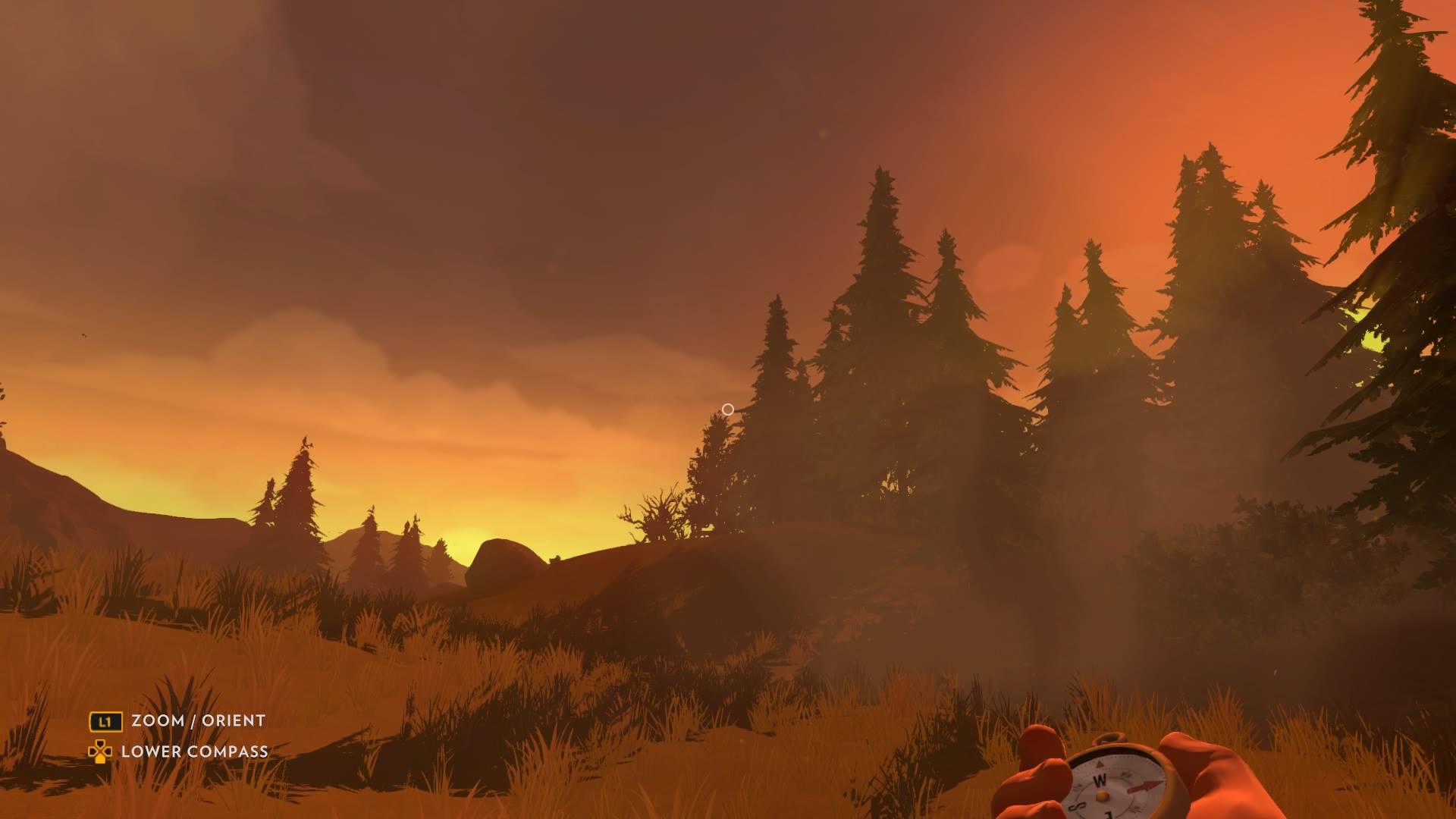Click the d-pad down icon near Lower Compass
Screen dimensions: 1456x819
101,752
